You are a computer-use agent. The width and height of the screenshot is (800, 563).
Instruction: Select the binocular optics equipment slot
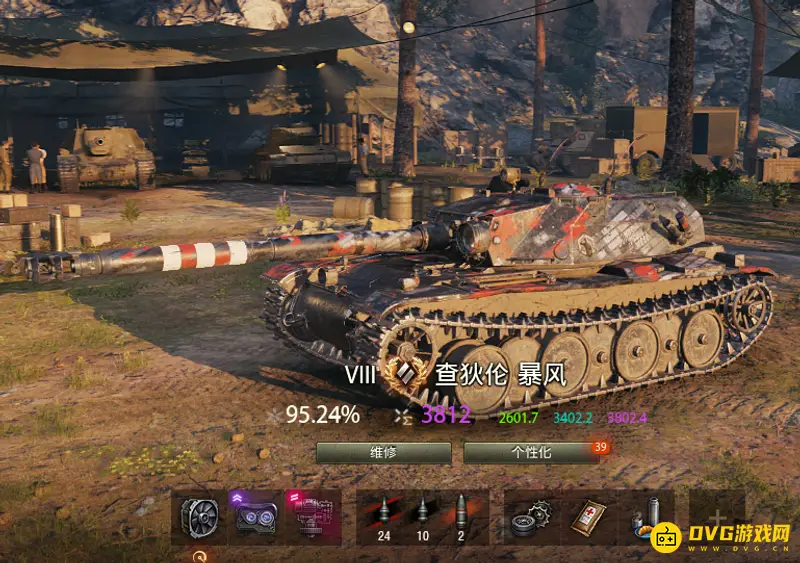point(255,517)
